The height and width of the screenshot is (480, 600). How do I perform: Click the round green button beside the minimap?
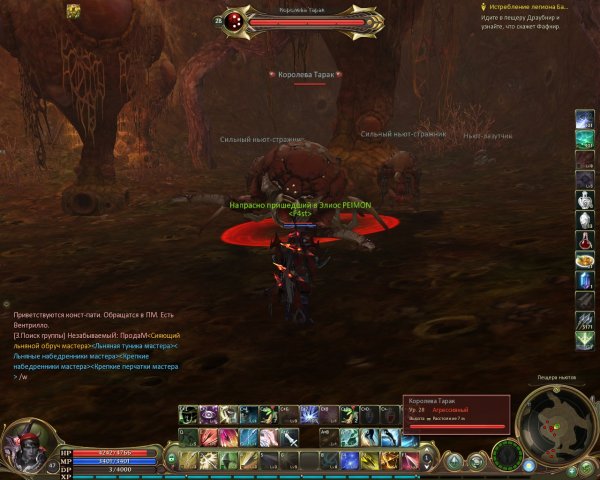tap(507, 454)
